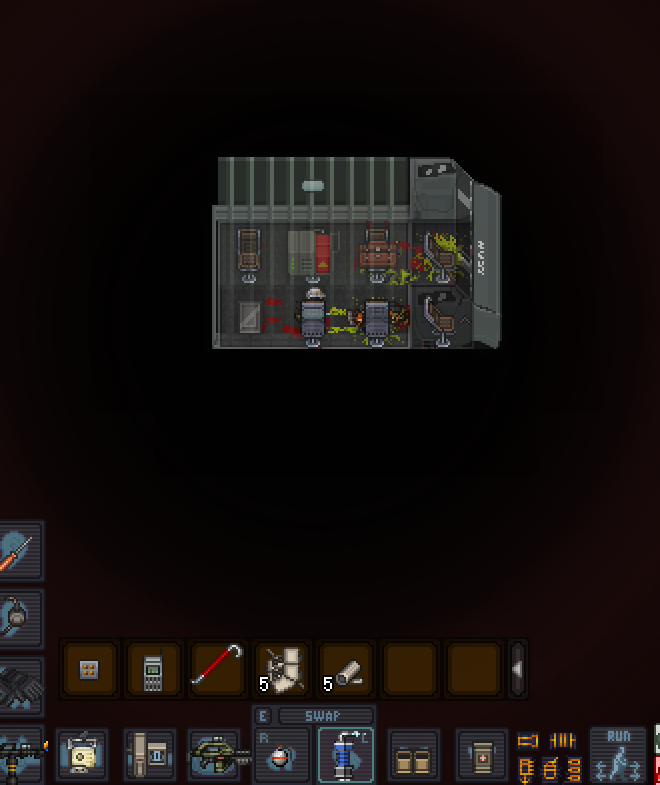
Task: Select the red crowbar inventory slot
Action: tap(217, 668)
